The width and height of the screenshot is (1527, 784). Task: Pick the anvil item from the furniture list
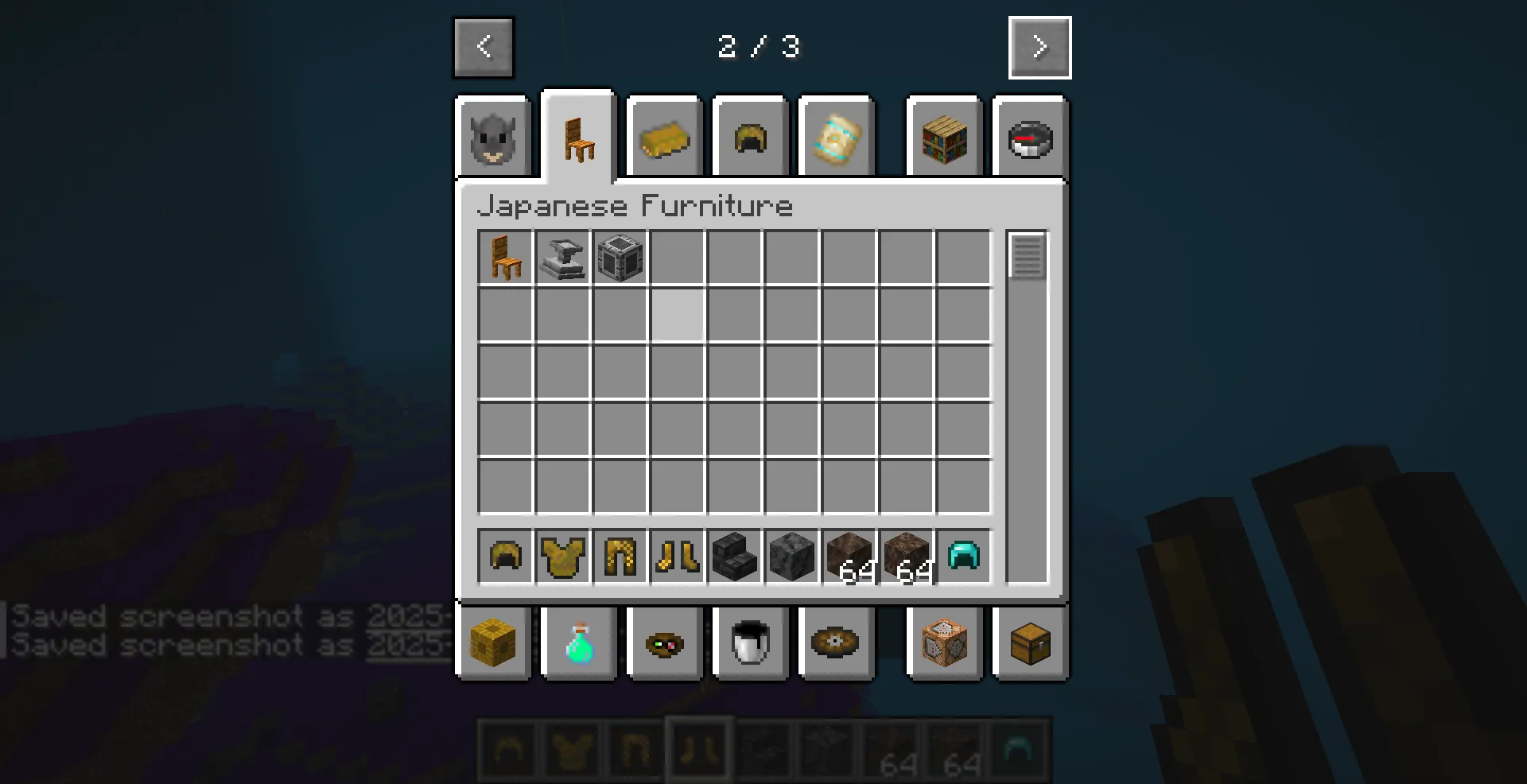pyautogui.click(x=562, y=258)
